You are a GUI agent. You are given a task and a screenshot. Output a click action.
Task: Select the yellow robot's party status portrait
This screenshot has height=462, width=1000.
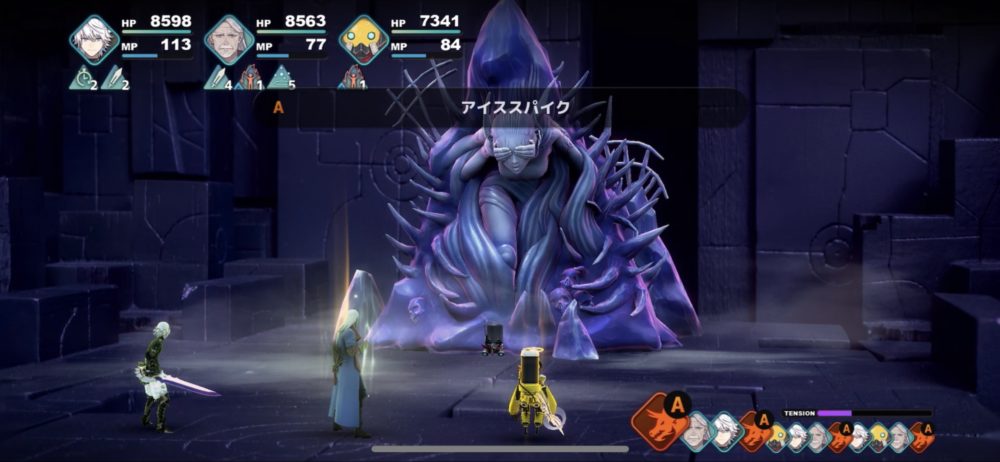[x=362, y=39]
